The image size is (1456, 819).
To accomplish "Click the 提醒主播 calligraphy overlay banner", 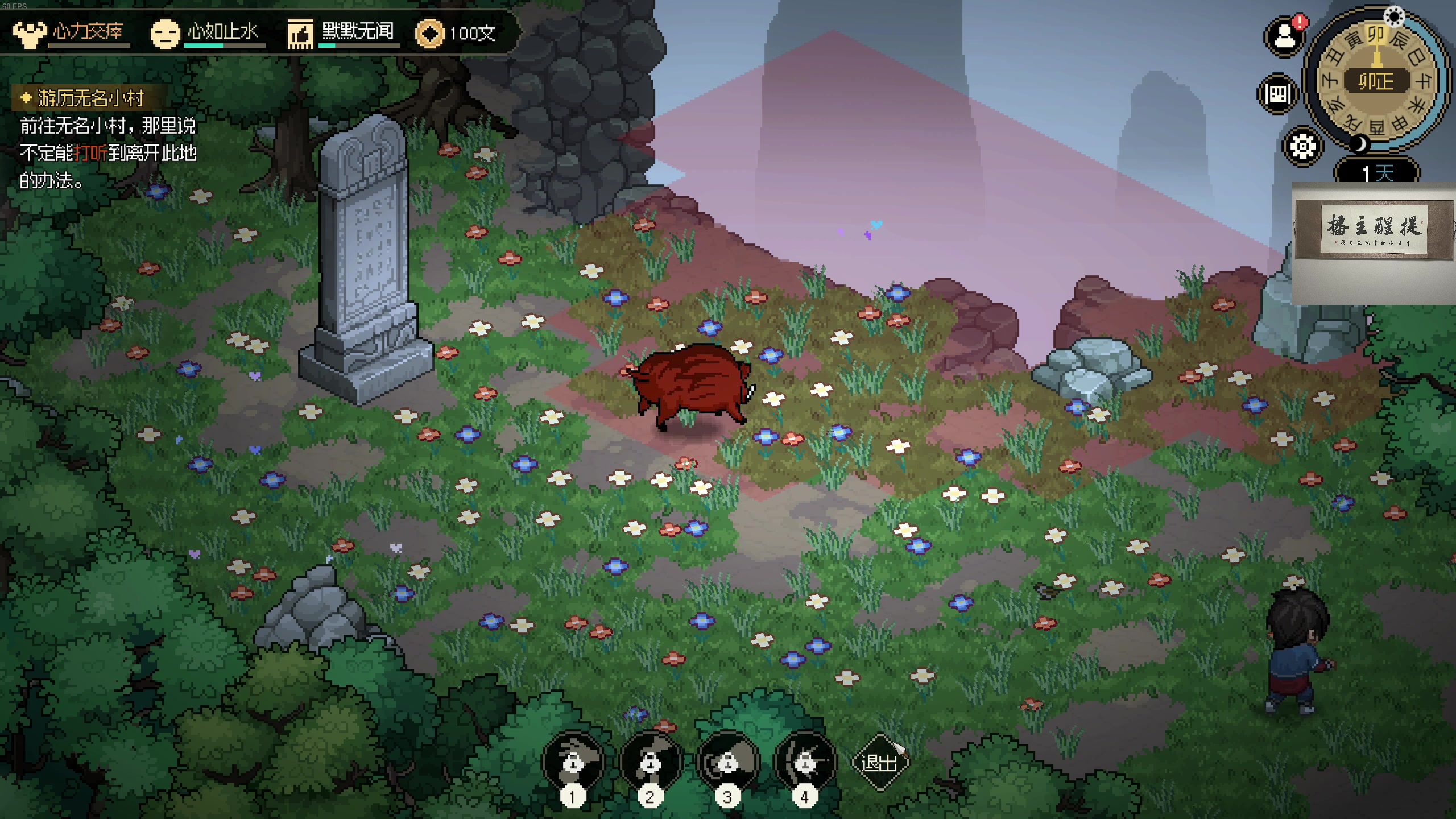I will pos(1374,229).
